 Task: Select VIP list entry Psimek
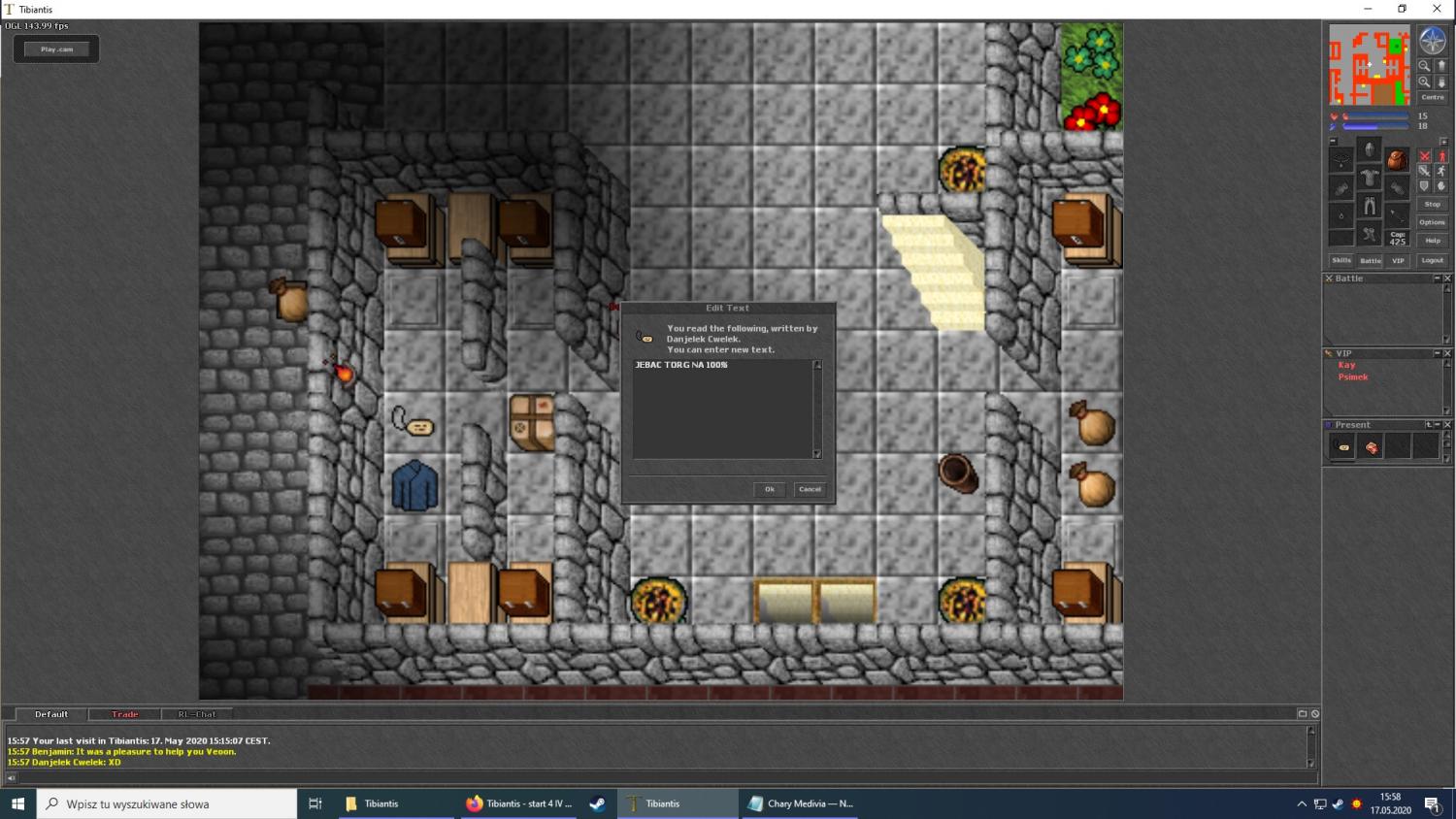pyautogui.click(x=1352, y=377)
